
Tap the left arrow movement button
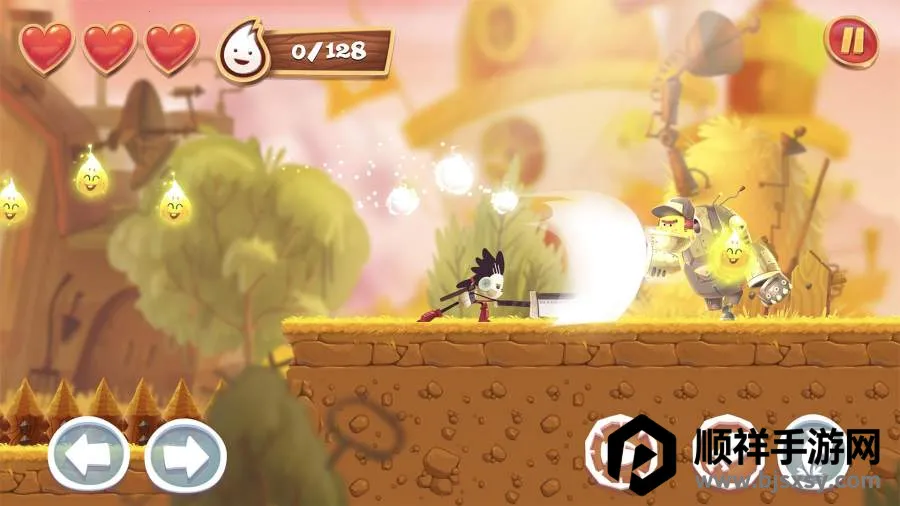coord(88,455)
